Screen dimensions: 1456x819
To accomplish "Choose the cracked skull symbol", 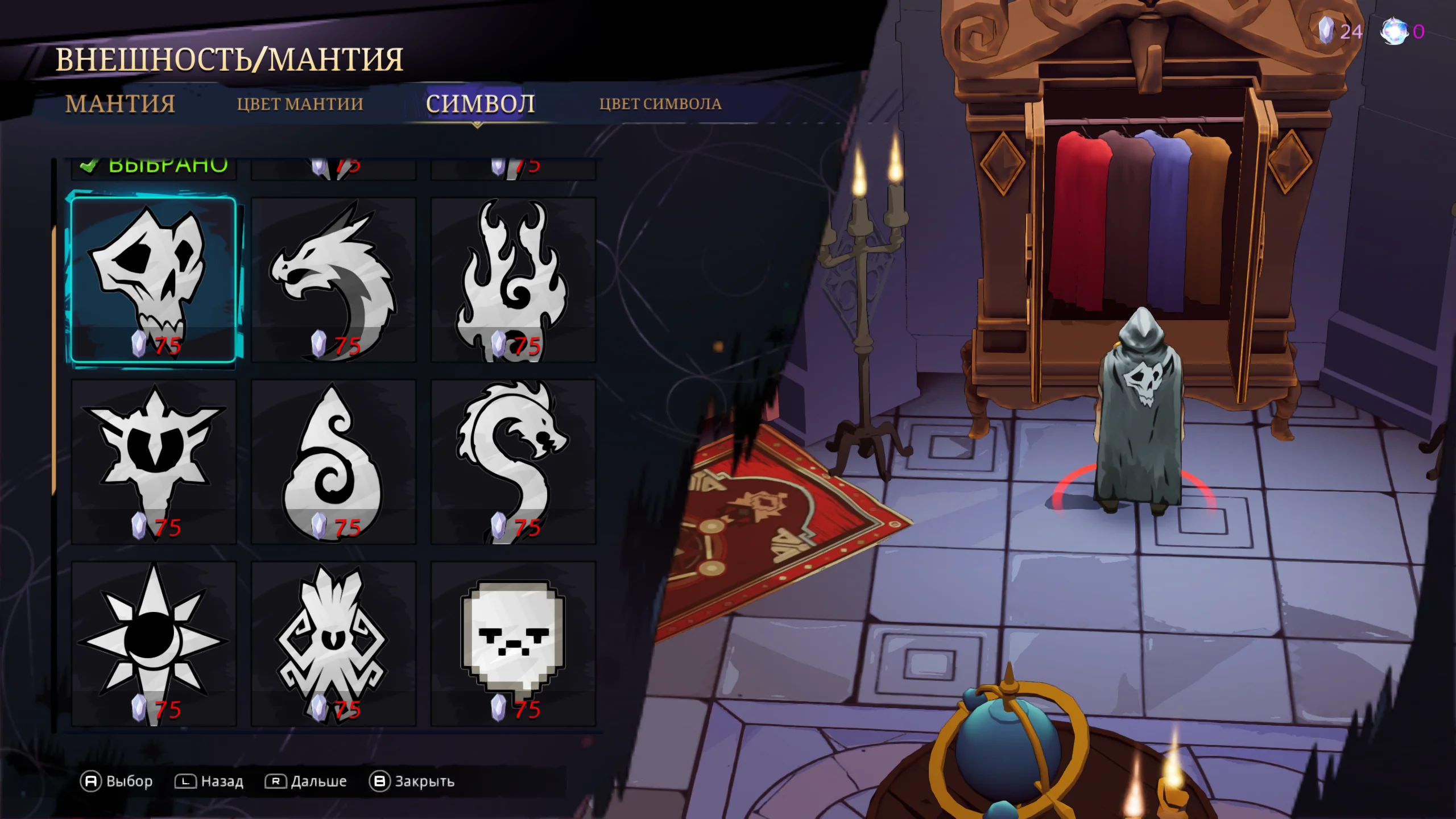I will 153,279.
